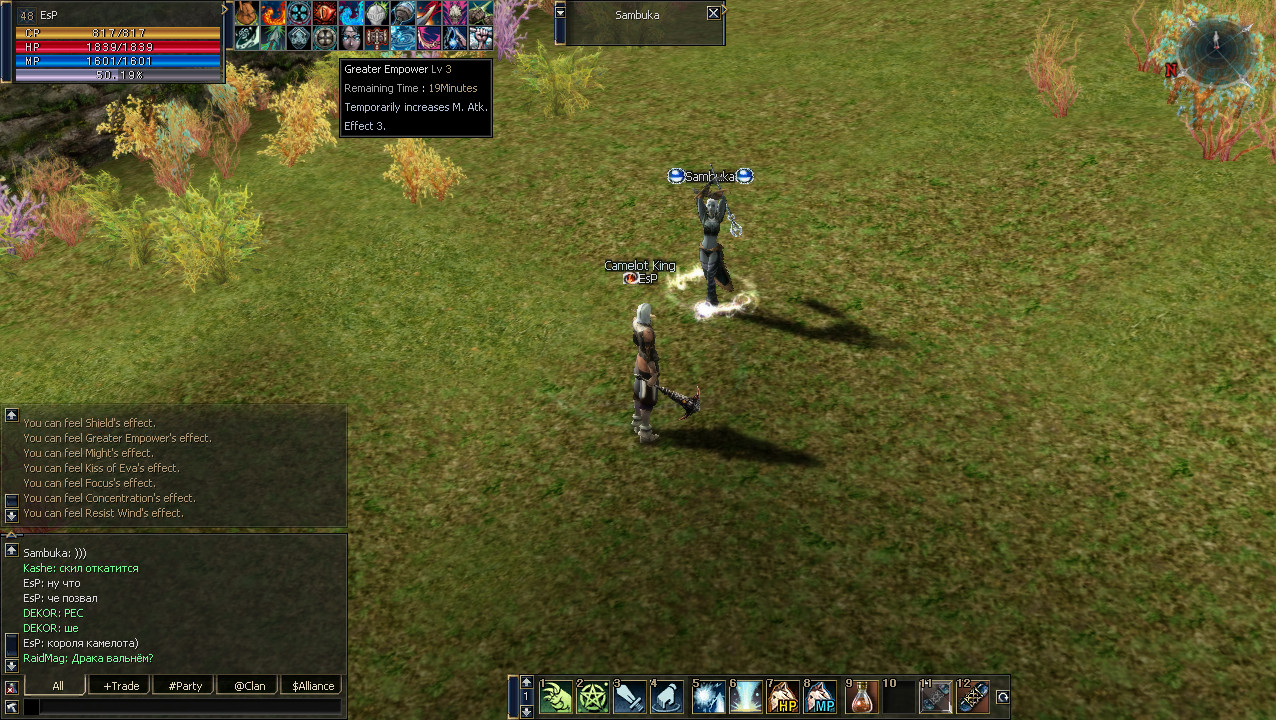Close the Sambuka target window
The width and height of the screenshot is (1280, 720).
coord(713,14)
